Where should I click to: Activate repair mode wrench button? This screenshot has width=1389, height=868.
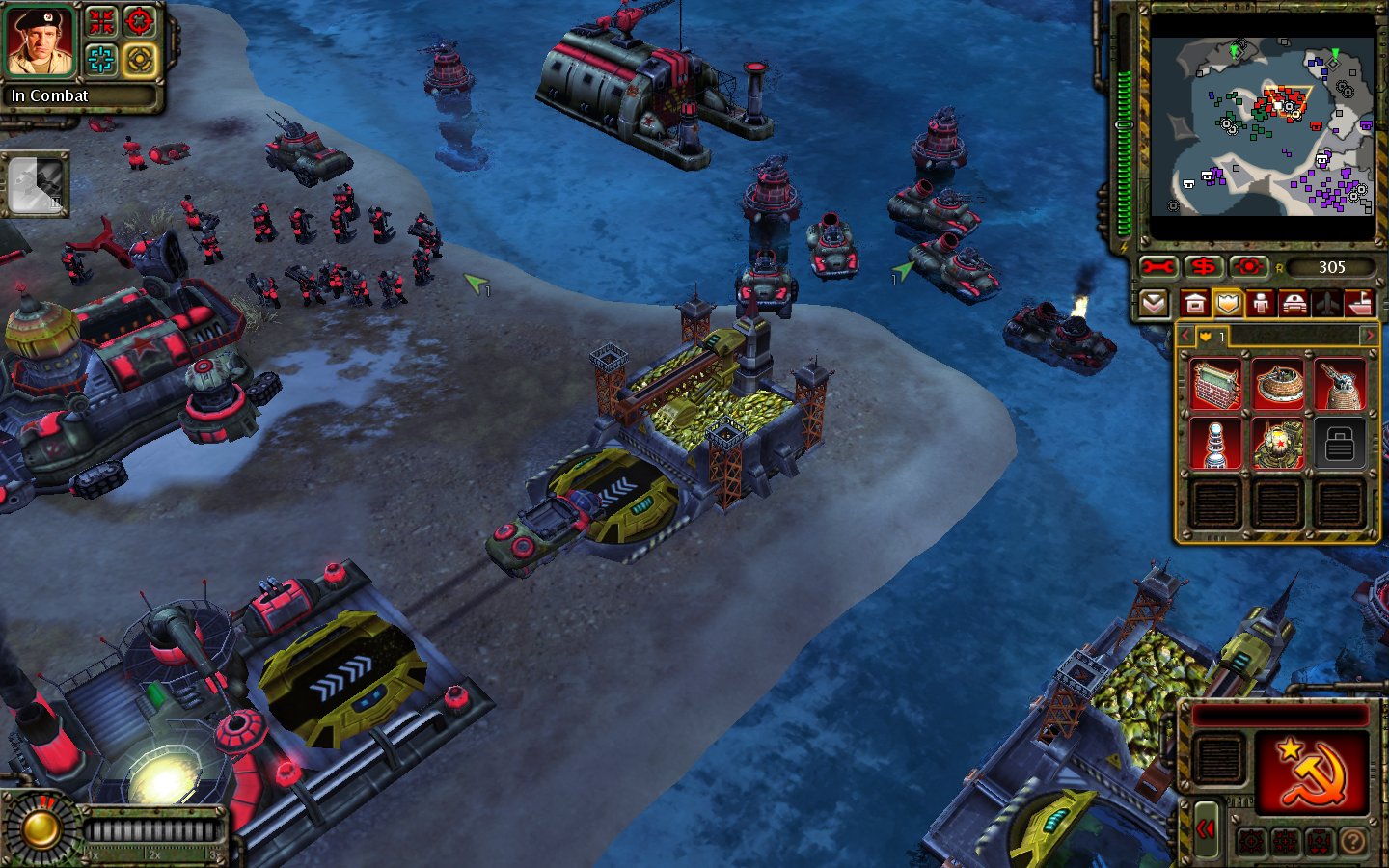(x=1157, y=267)
